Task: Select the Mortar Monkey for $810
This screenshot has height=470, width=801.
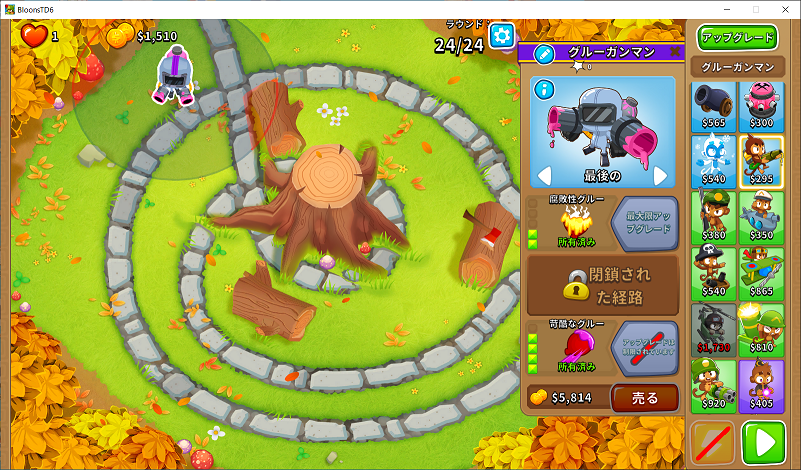Action: tap(762, 329)
